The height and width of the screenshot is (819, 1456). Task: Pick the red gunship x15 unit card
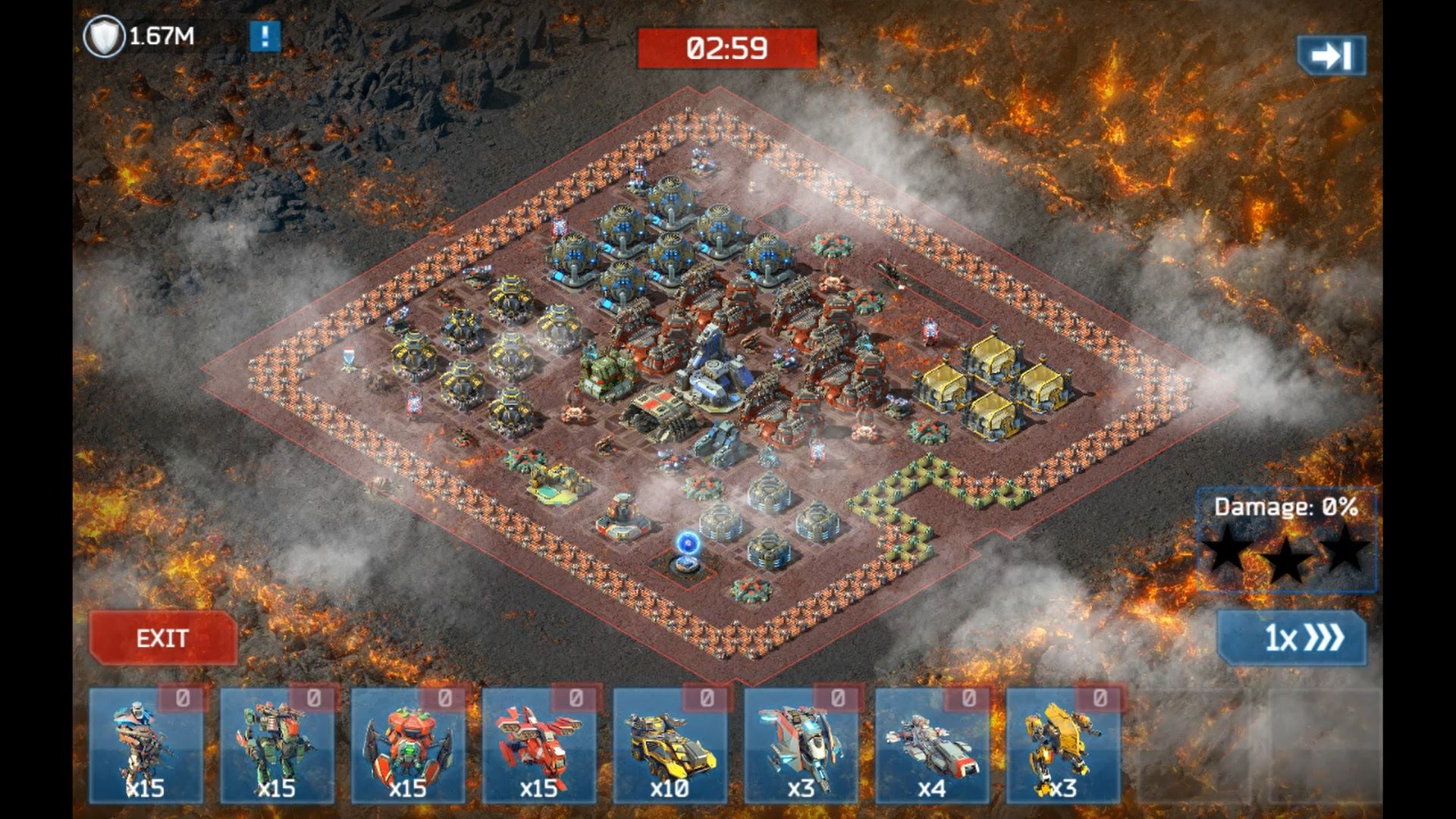click(x=539, y=745)
